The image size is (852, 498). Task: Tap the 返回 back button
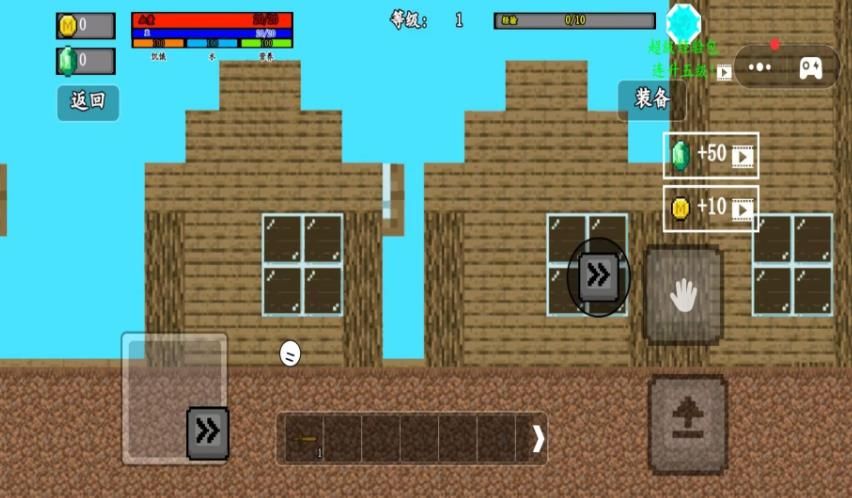pyautogui.click(x=88, y=102)
